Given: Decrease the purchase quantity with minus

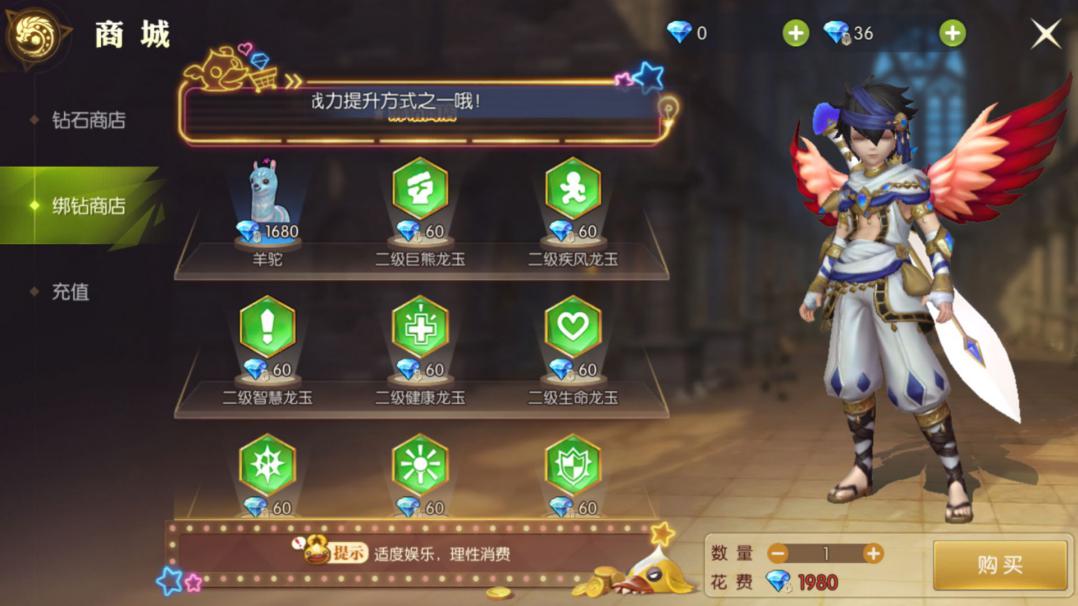Looking at the screenshot, I should click(778, 554).
